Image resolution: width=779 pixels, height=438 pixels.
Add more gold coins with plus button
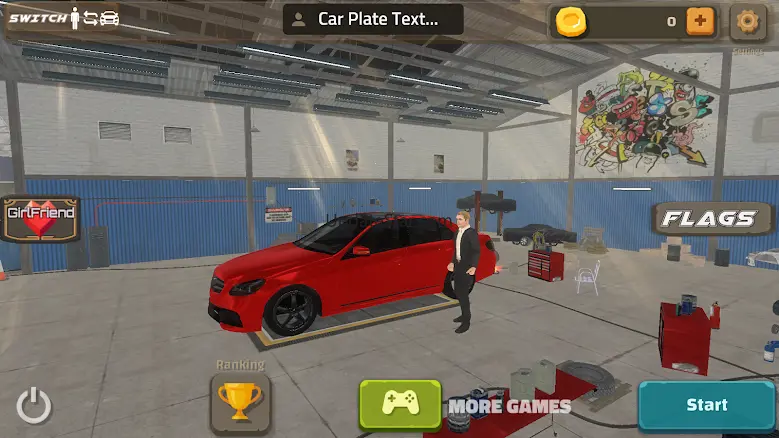700,20
